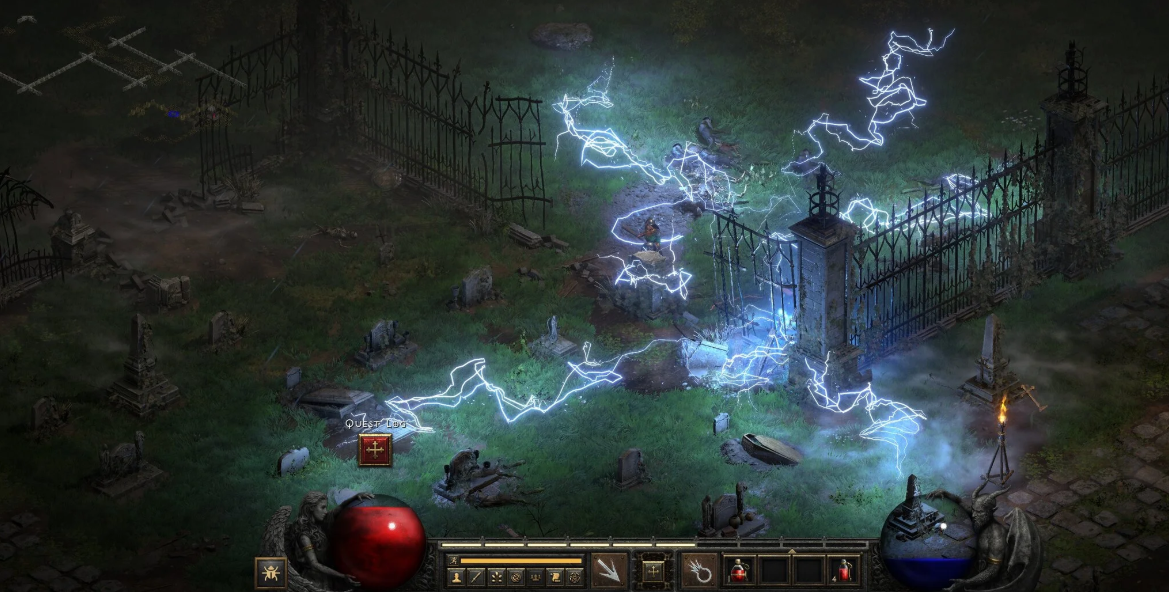This screenshot has width=1169, height=592.
Task: Click the golden scarab icon button
Action: point(270,572)
